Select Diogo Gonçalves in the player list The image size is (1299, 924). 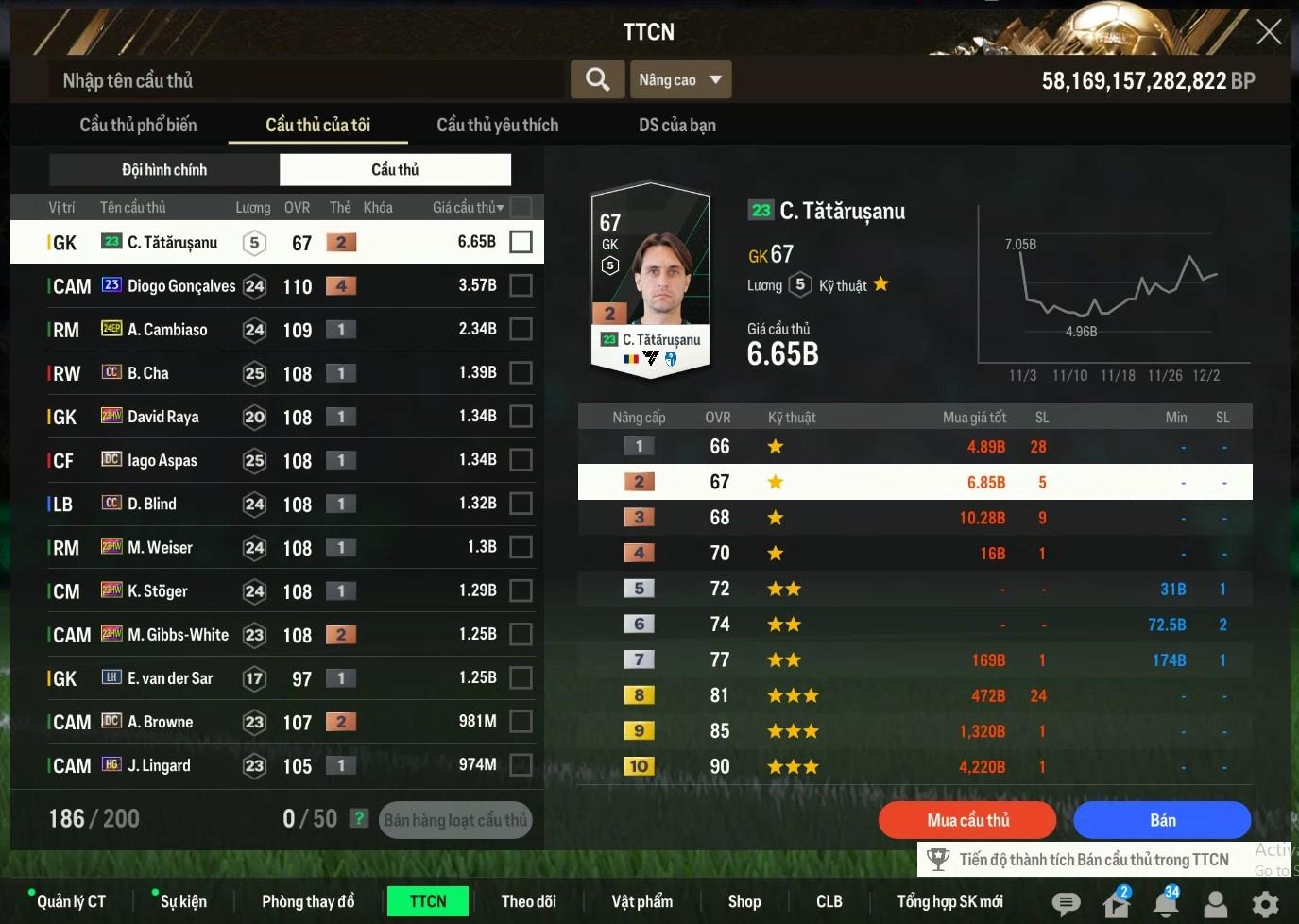pyautogui.click(x=181, y=286)
